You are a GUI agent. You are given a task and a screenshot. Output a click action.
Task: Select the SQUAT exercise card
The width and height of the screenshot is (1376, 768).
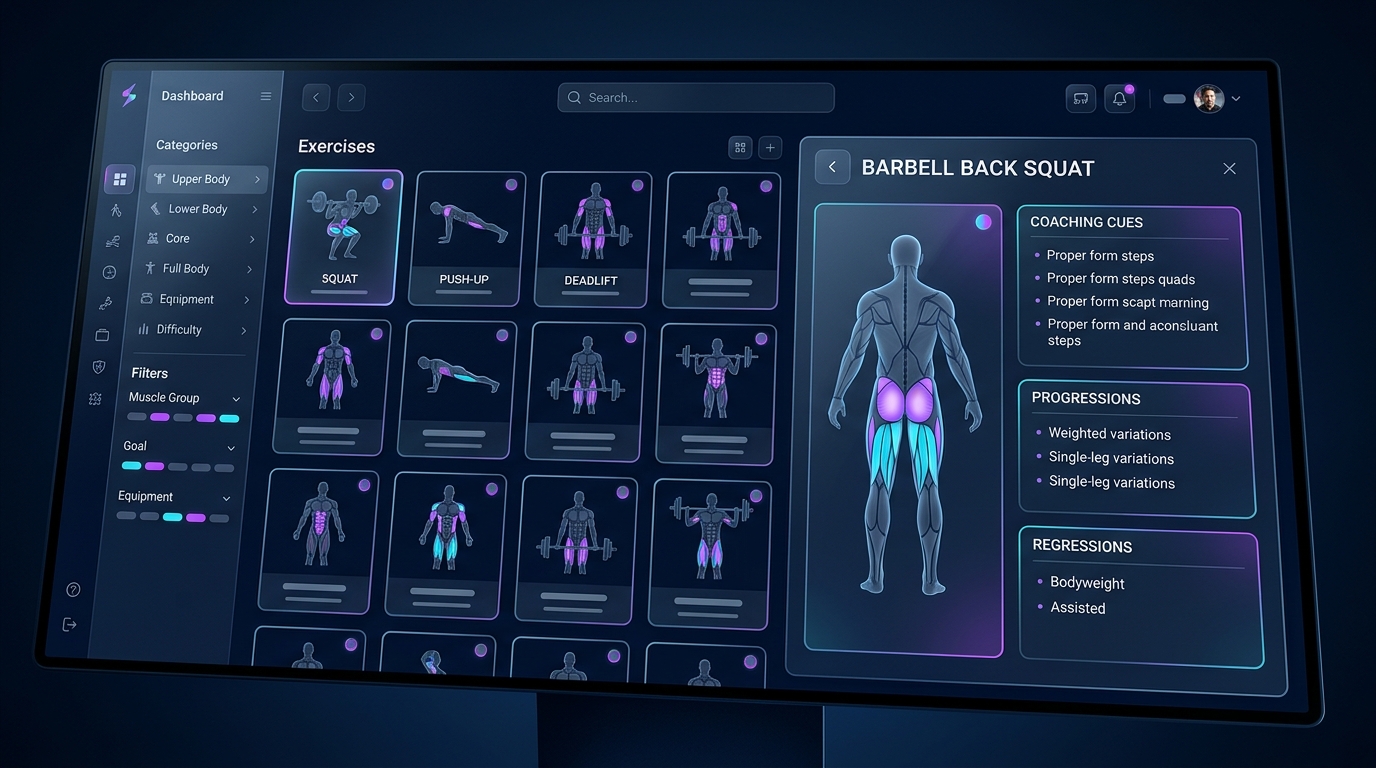[x=344, y=237]
